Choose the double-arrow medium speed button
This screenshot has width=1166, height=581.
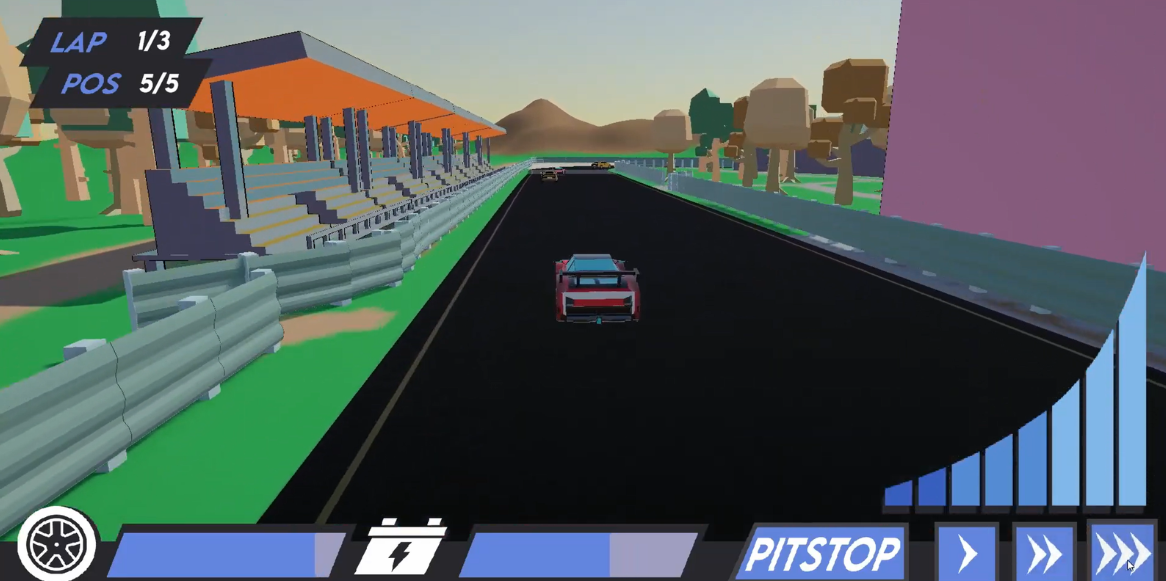pos(1044,553)
